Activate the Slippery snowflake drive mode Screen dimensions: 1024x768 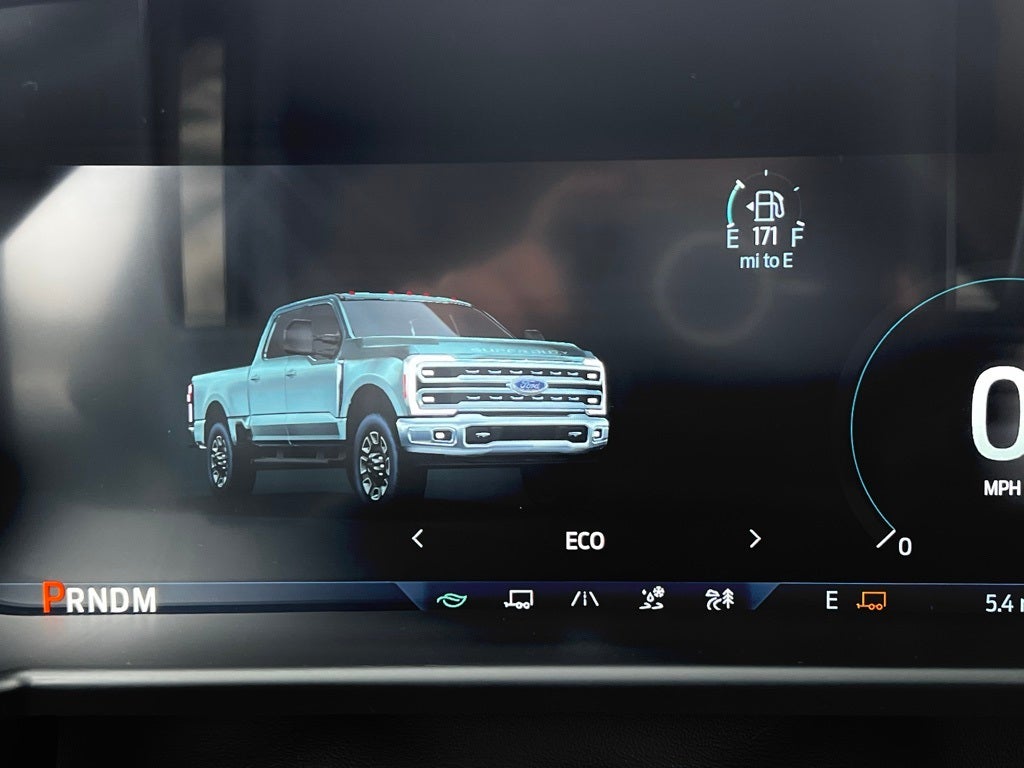click(x=652, y=600)
